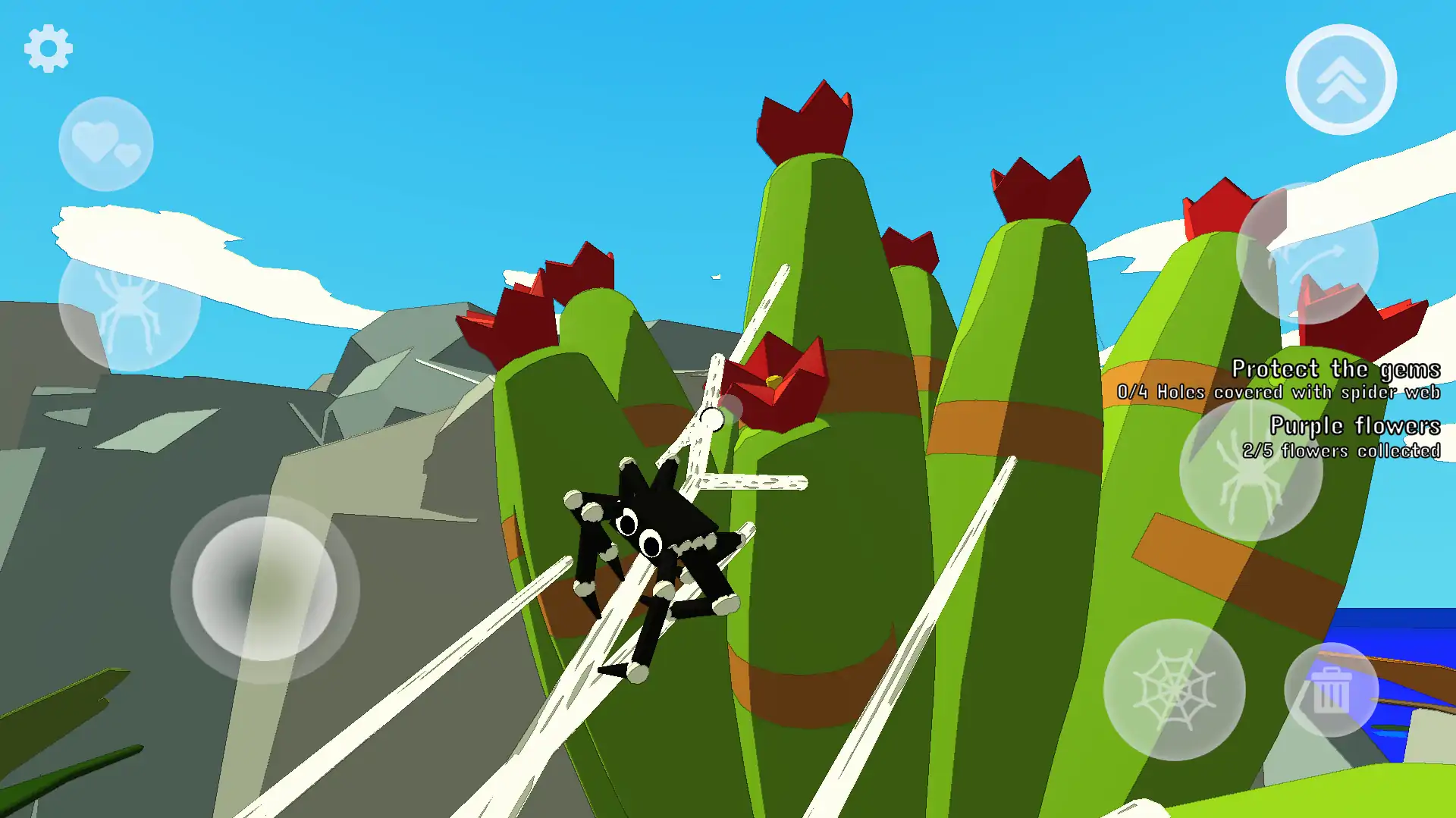Tap the spider web shoot button
The height and width of the screenshot is (818, 1456).
1174,690
